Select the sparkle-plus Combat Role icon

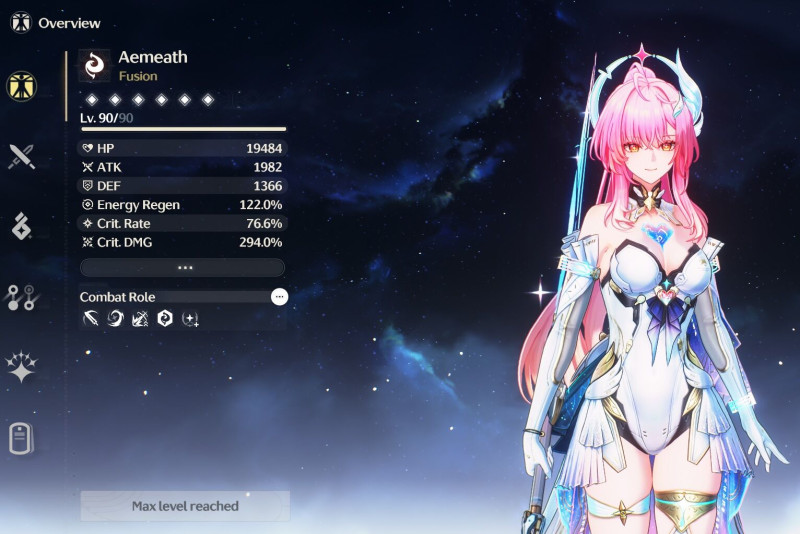click(x=190, y=320)
